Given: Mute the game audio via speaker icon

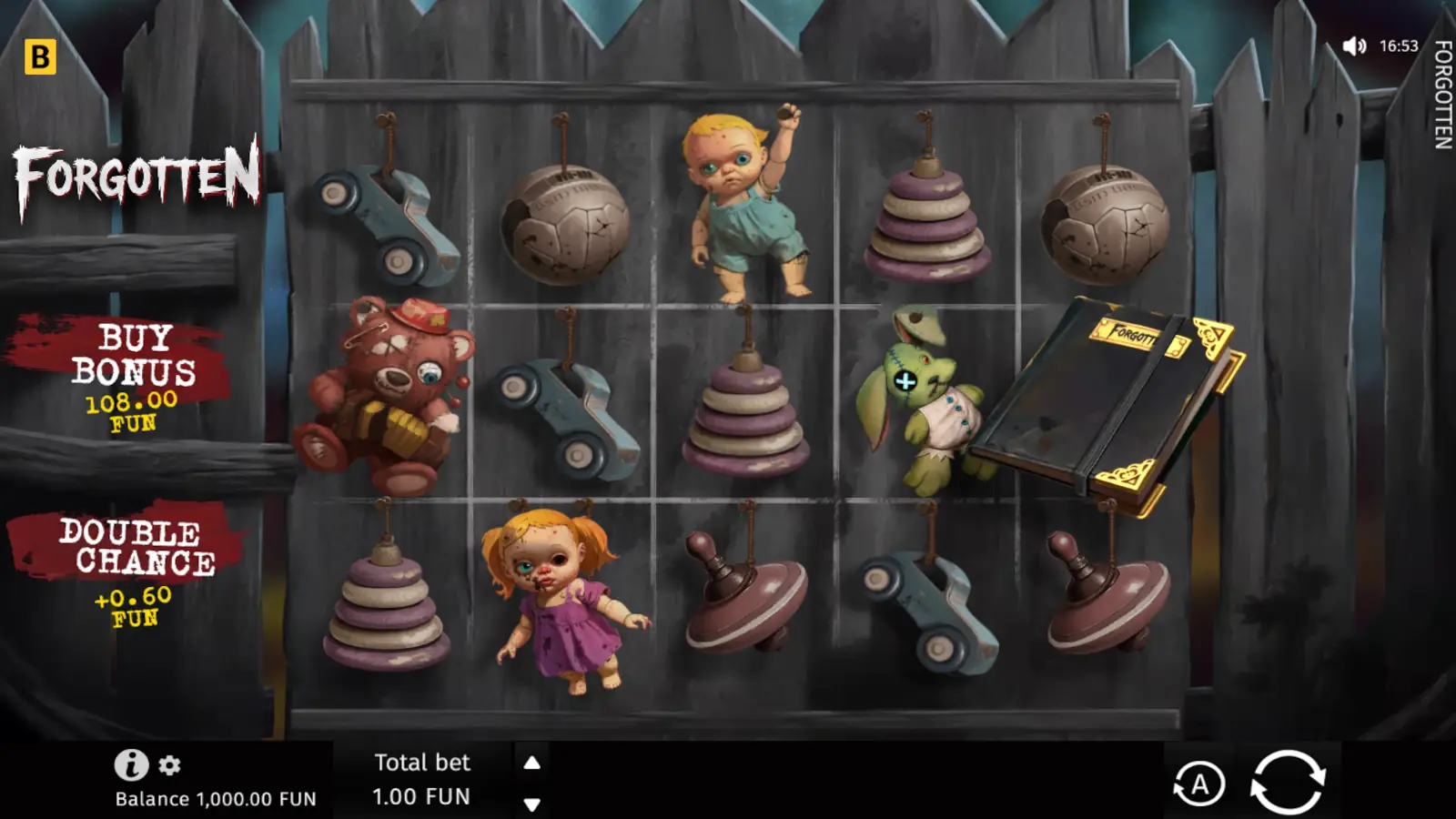Looking at the screenshot, I should pyautogui.click(x=1356, y=44).
